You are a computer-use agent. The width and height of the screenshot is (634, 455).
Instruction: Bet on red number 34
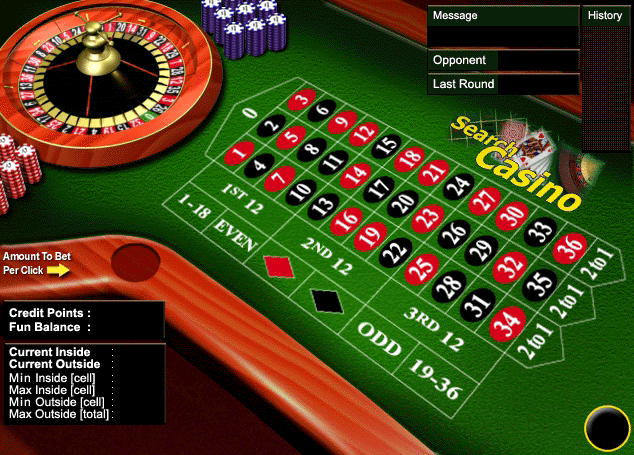508,322
